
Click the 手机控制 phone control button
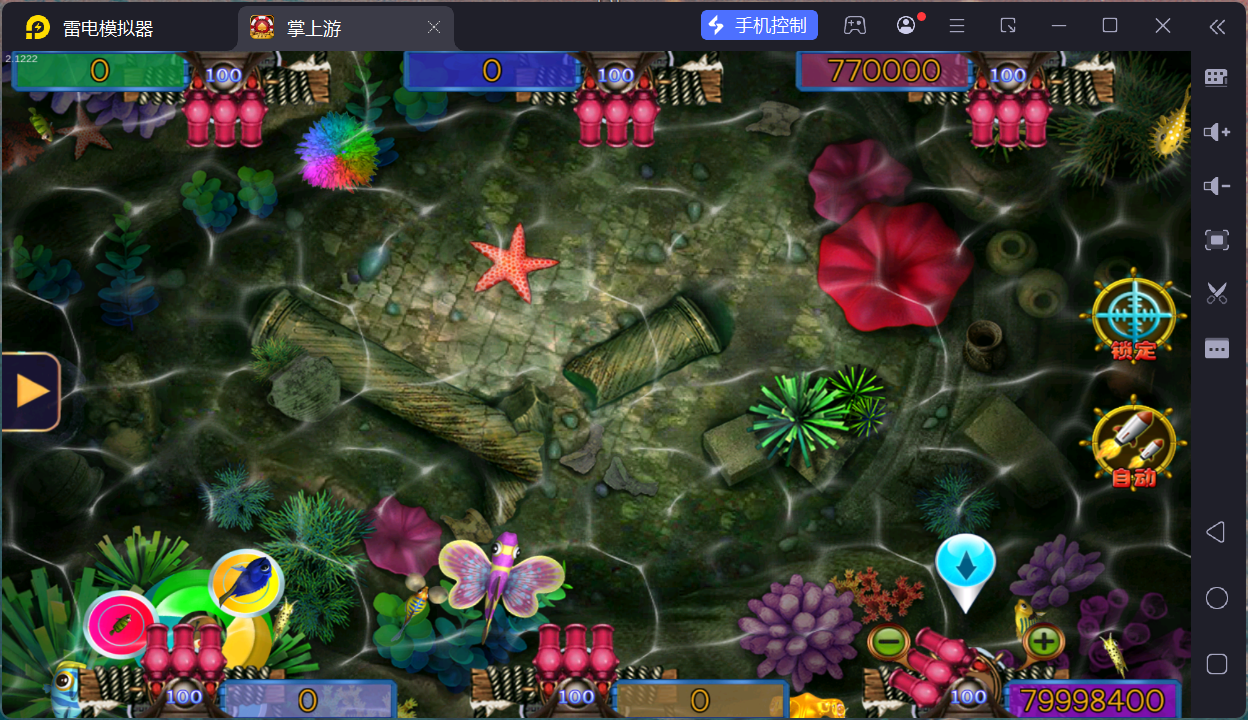point(760,26)
